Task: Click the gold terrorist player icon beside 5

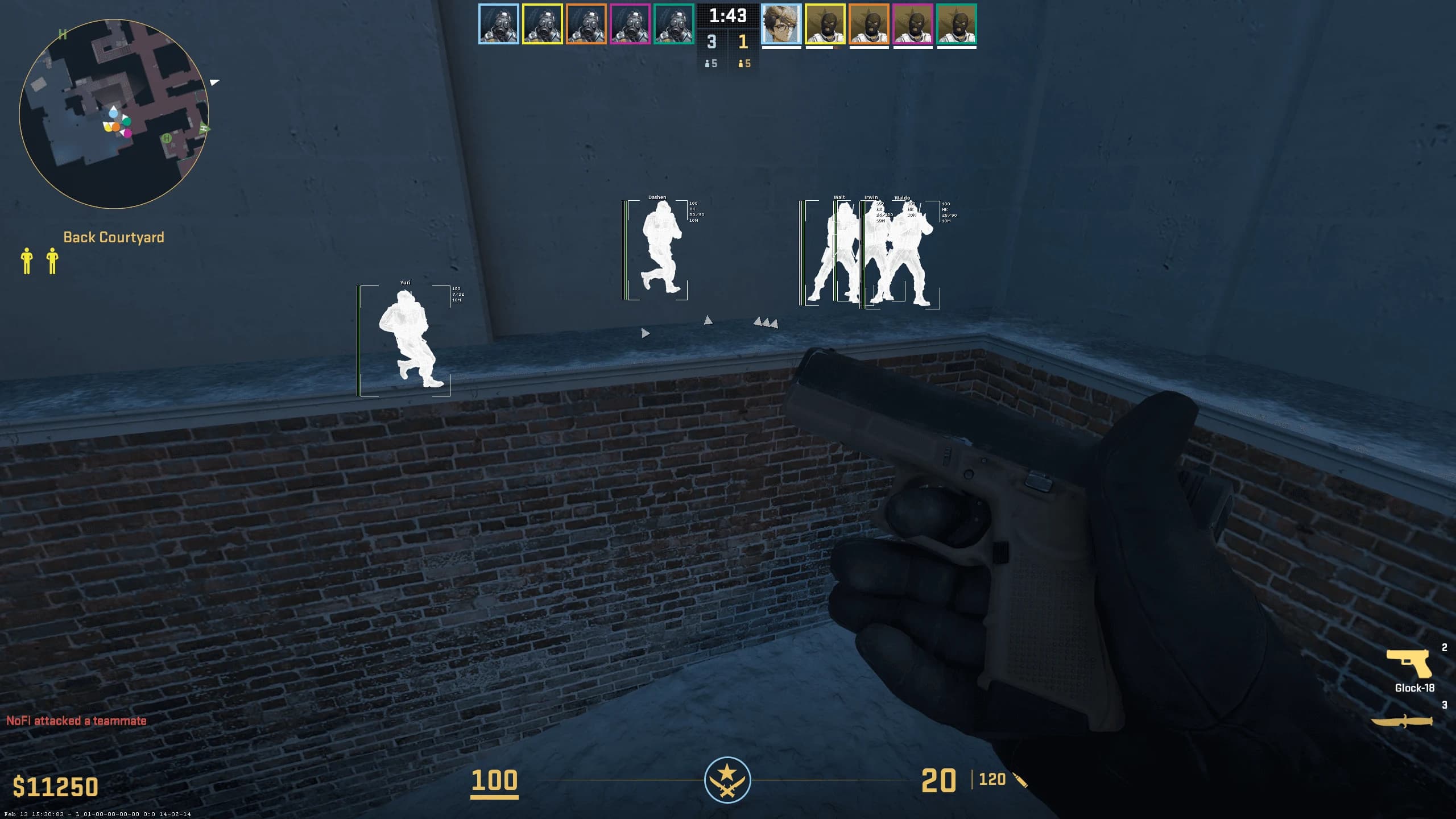Action: pos(741,64)
